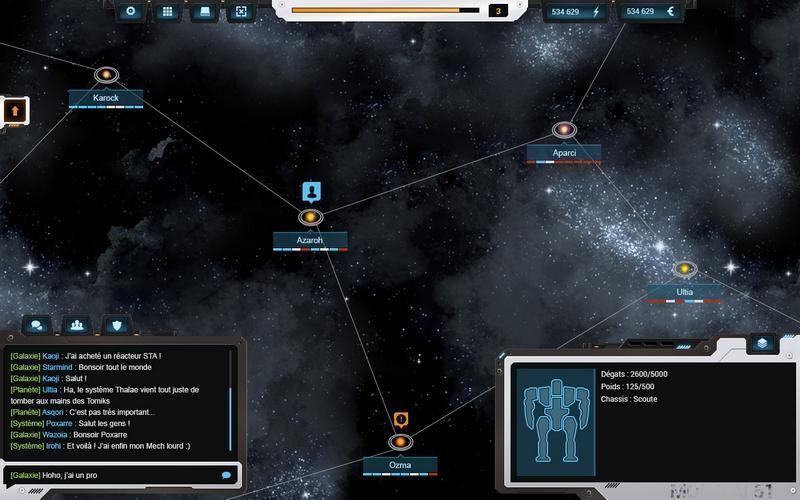Click the player marker above Azaroh
Viewport: 800px width, 500px height.
click(311, 191)
